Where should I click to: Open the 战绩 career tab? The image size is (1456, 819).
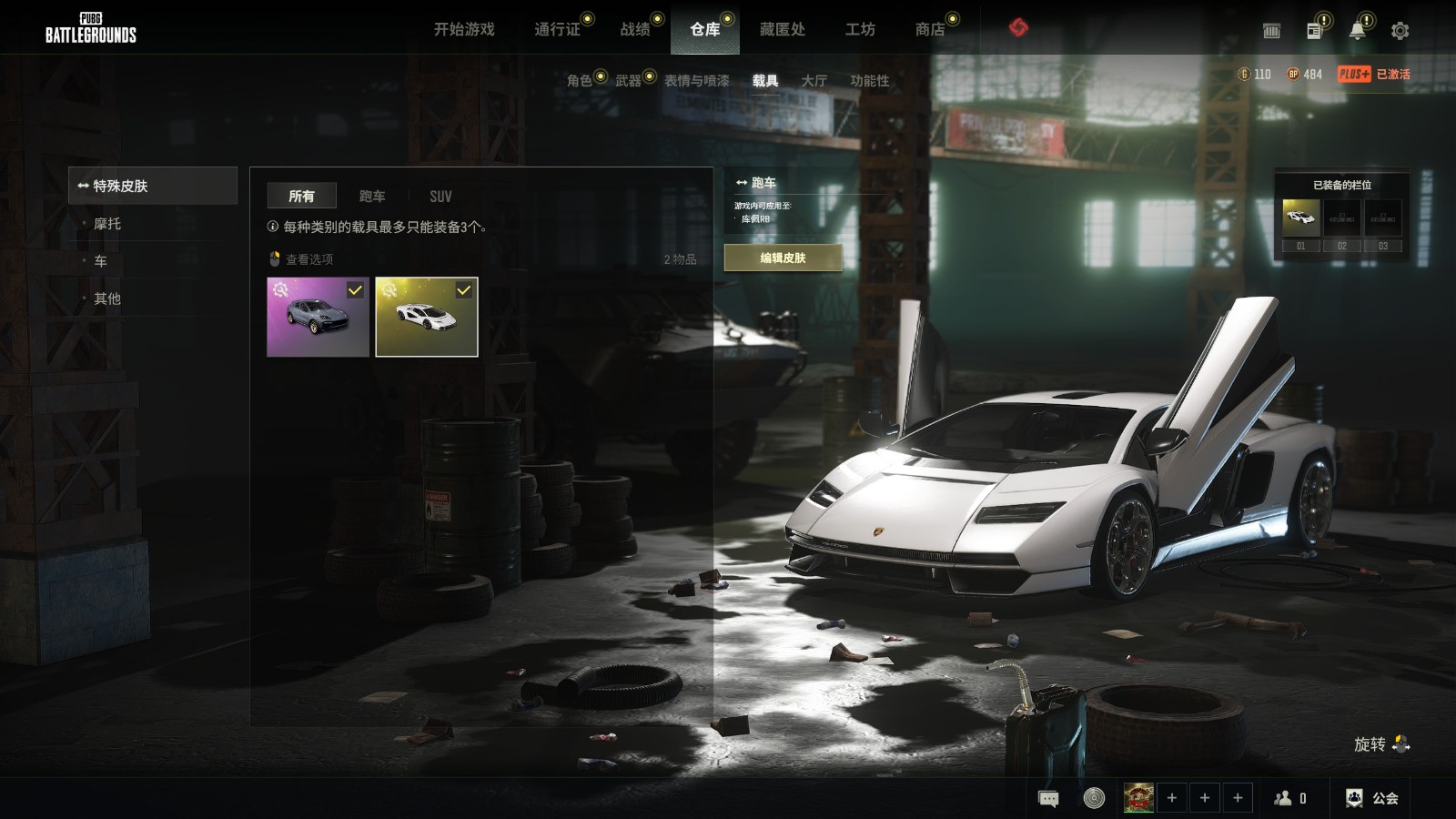[635, 29]
